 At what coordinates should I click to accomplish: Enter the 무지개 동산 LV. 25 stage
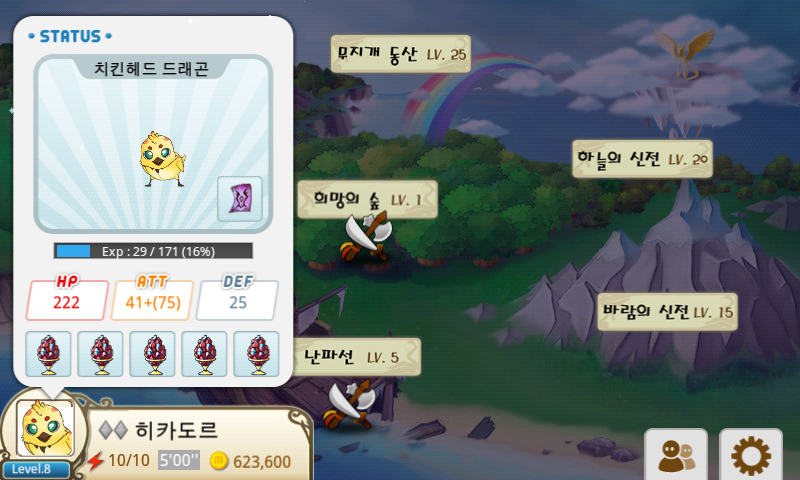[x=400, y=54]
